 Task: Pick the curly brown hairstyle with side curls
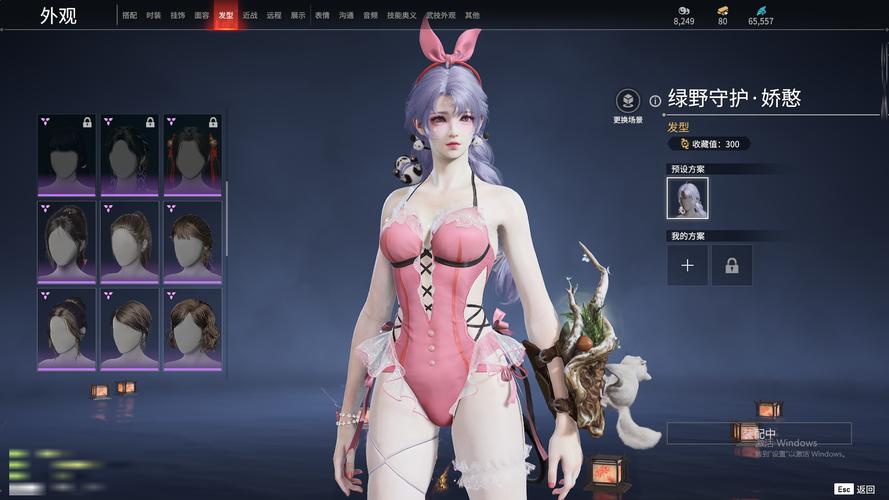(x=192, y=328)
